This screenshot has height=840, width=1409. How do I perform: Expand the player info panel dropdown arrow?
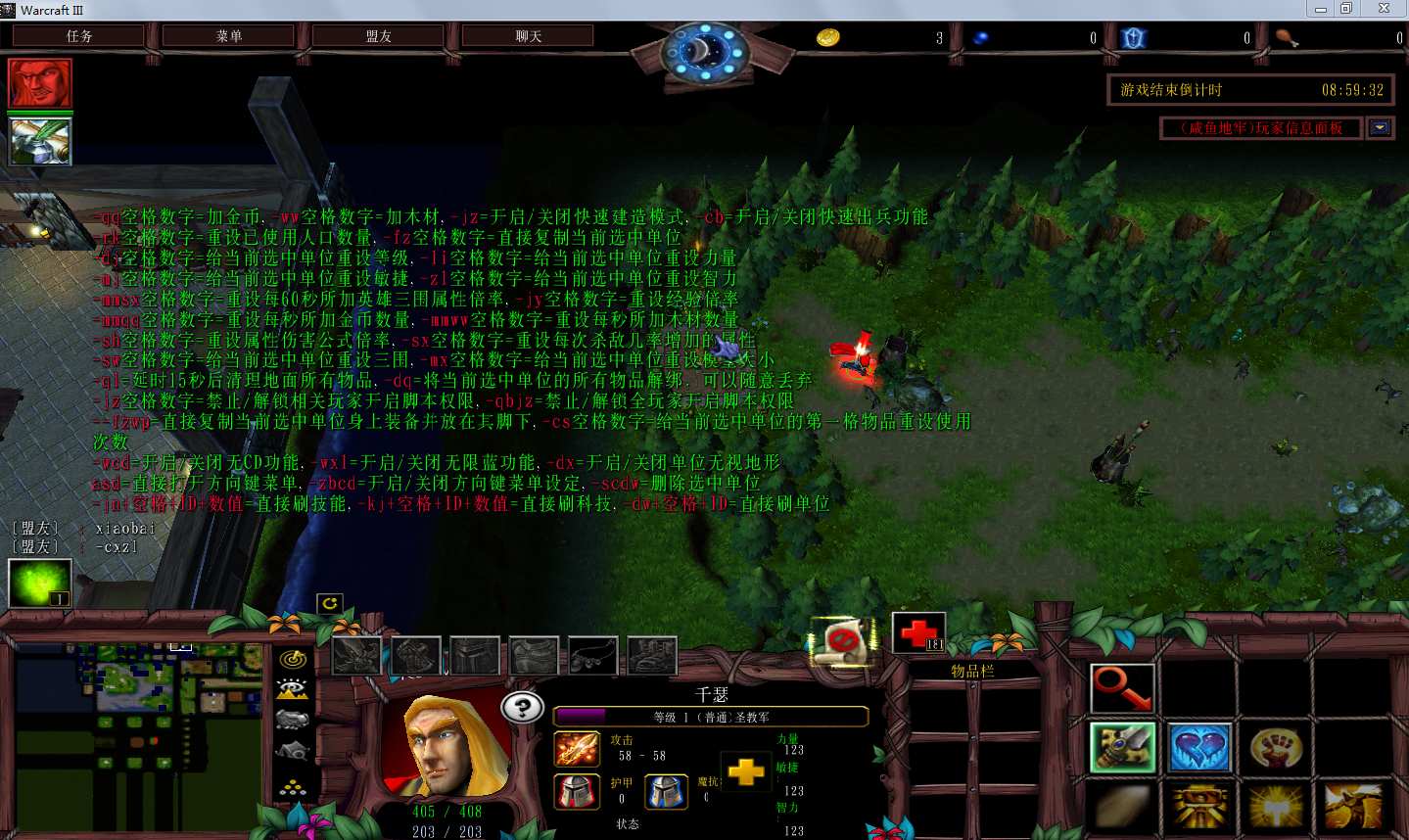pos(1380,128)
